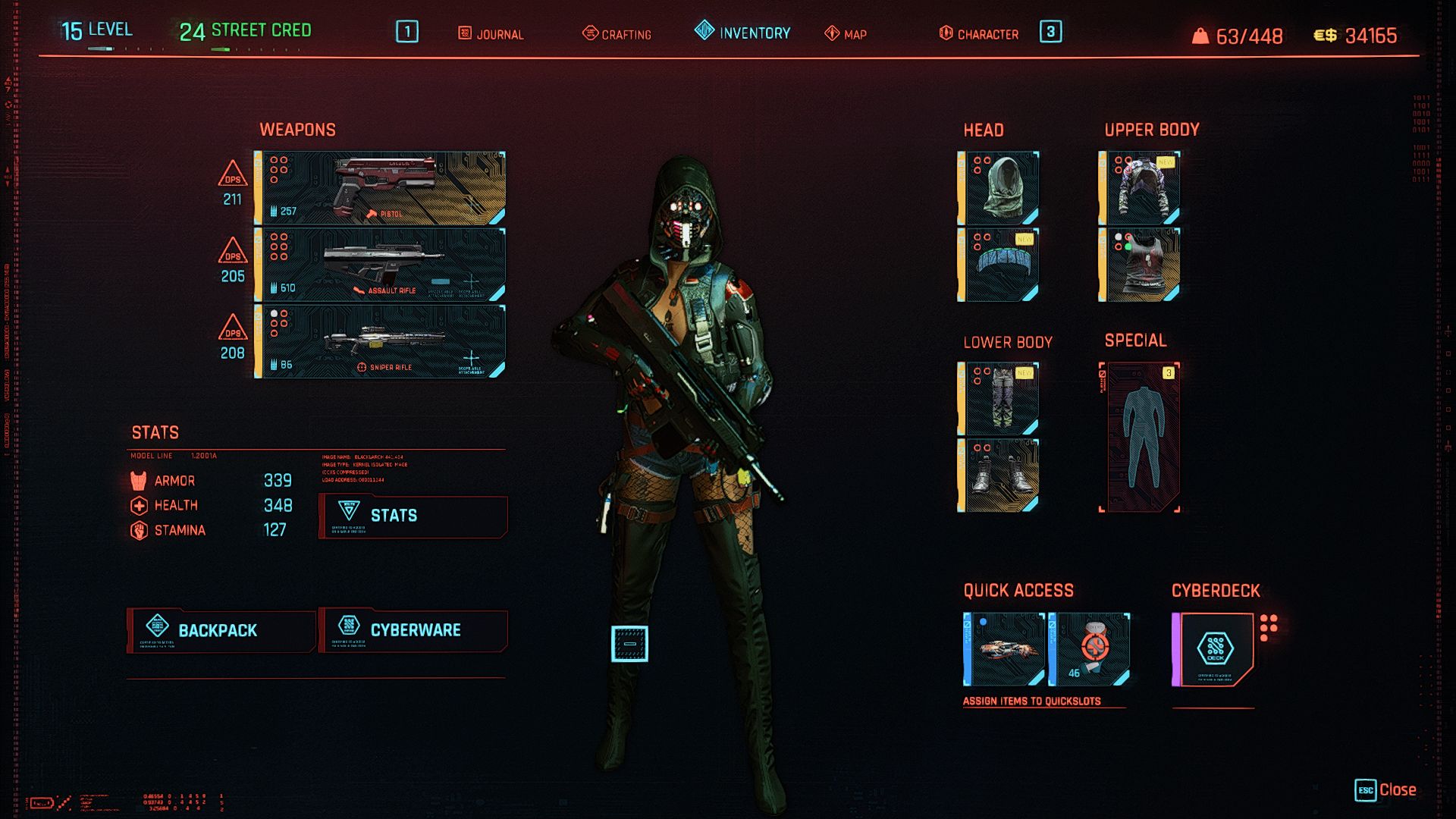The height and width of the screenshot is (819, 1456).
Task: Select the equipped pistol weapon slot
Action: coord(381,188)
